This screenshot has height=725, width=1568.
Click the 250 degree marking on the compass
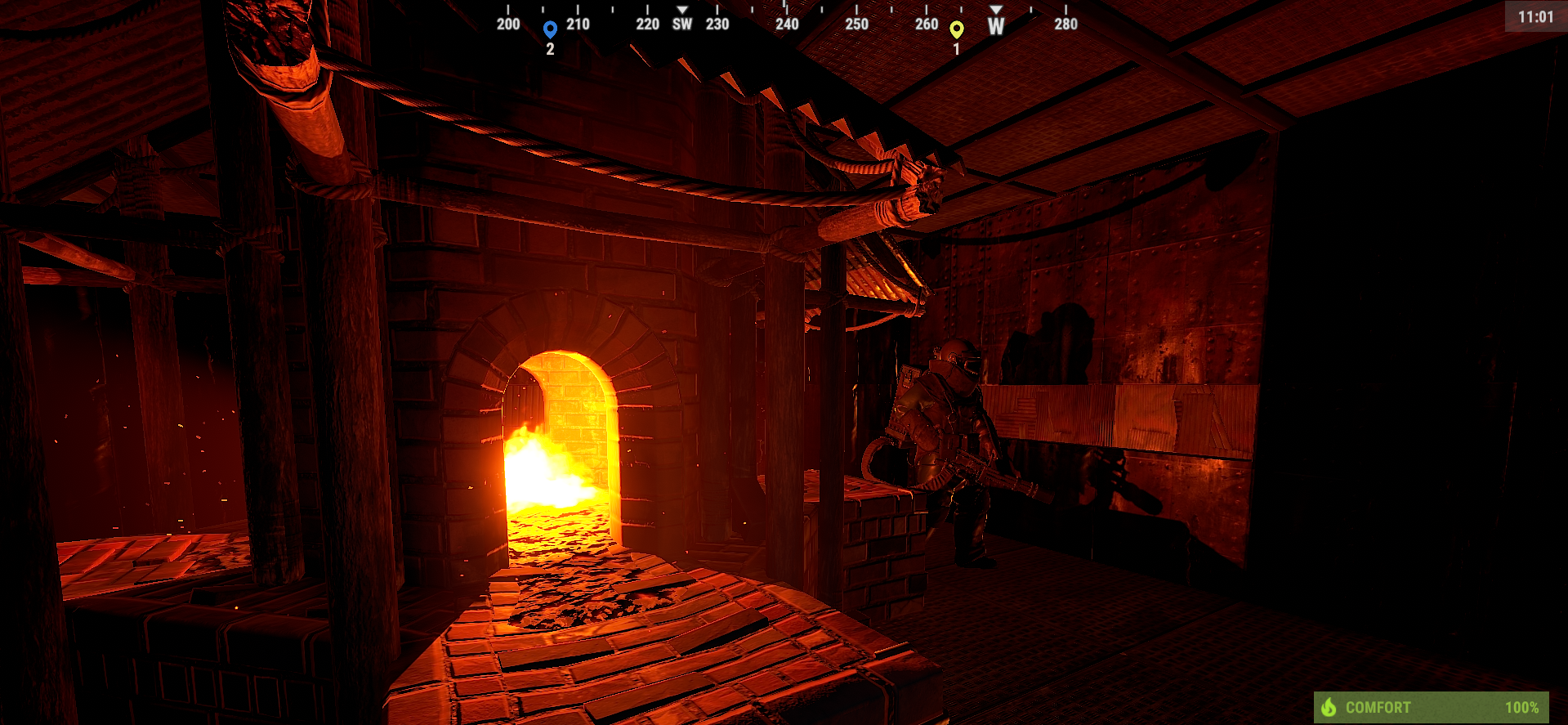[856, 25]
